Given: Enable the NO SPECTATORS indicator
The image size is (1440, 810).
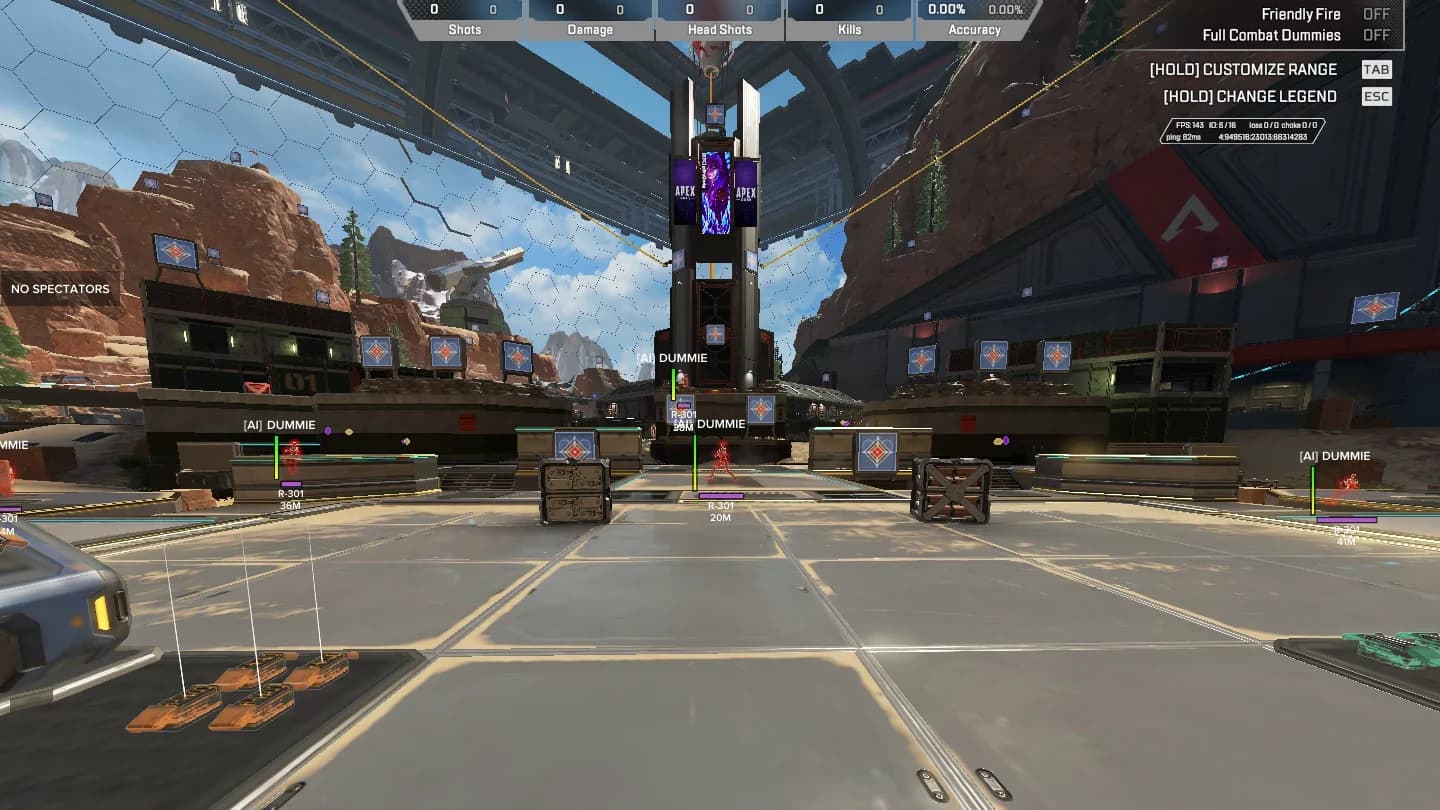Looking at the screenshot, I should (x=60, y=289).
